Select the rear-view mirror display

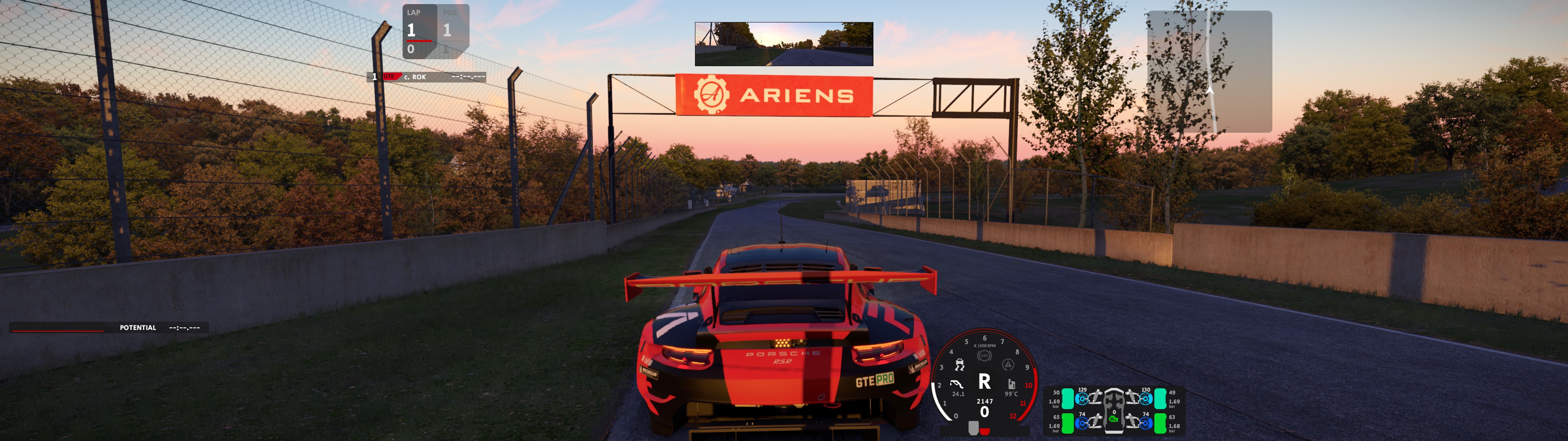point(784,44)
